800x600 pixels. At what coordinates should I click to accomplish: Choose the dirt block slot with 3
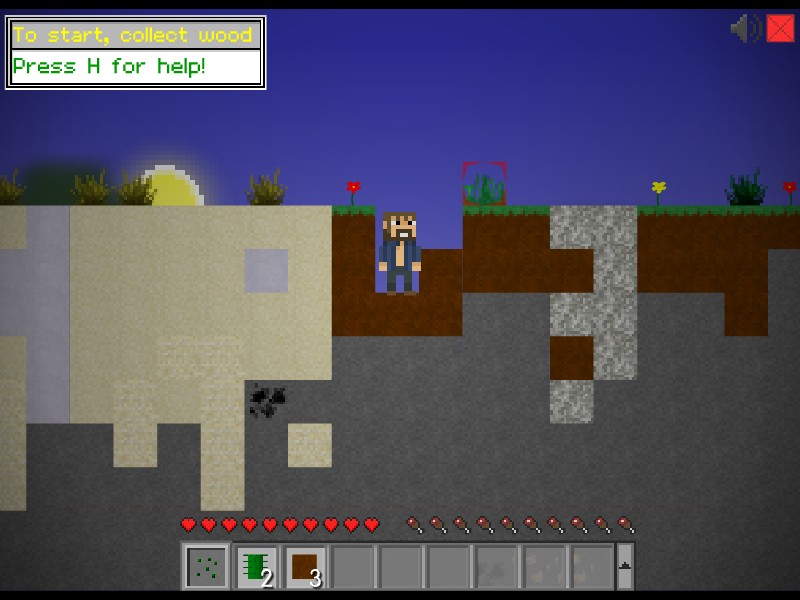(x=305, y=567)
